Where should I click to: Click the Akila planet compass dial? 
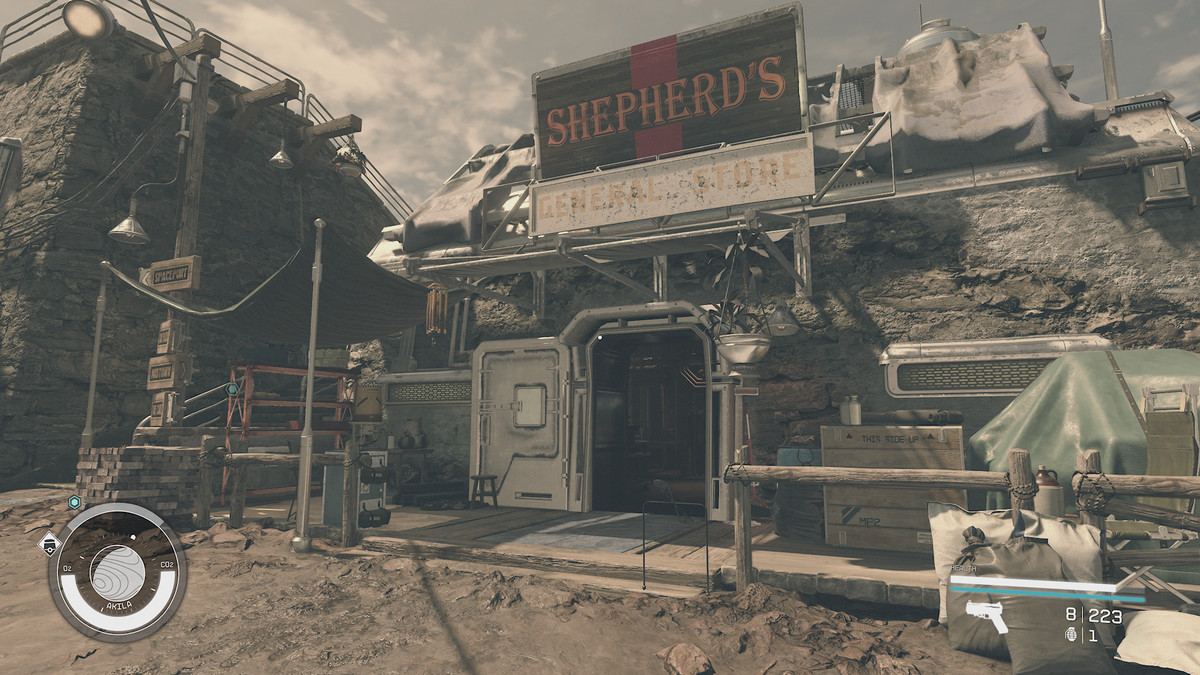tap(117, 571)
